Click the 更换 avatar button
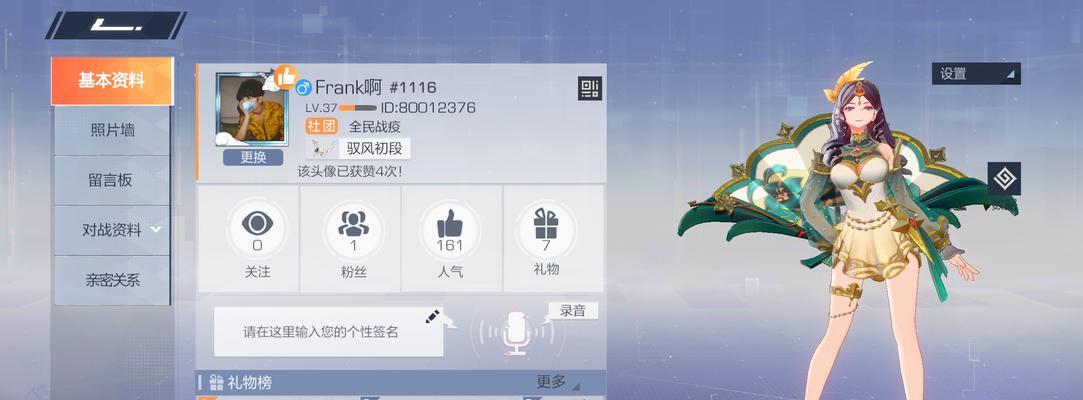The height and width of the screenshot is (400, 1083). pyautogui.click(x=253, y=157)
